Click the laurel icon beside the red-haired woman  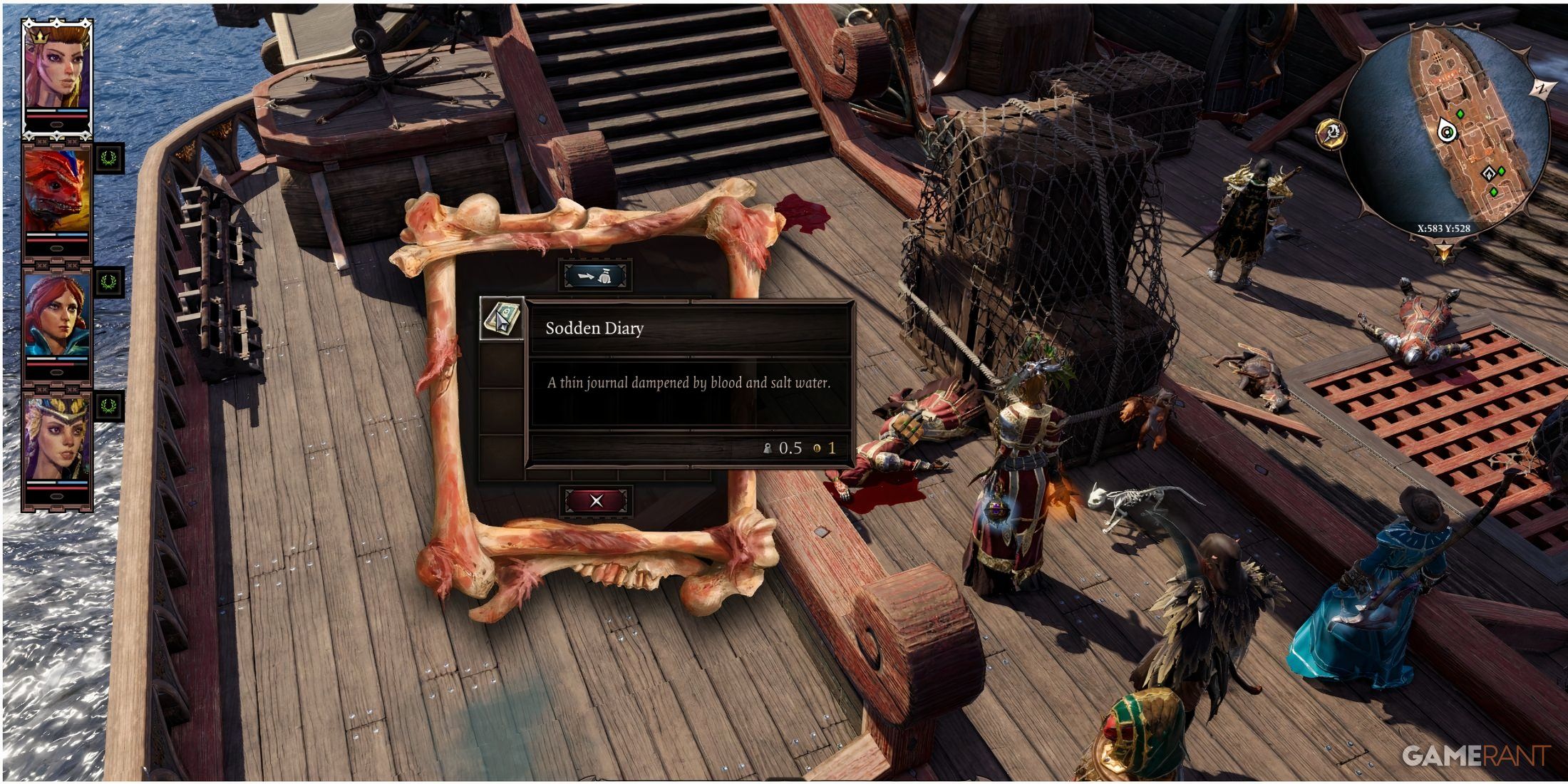(109, 282)
